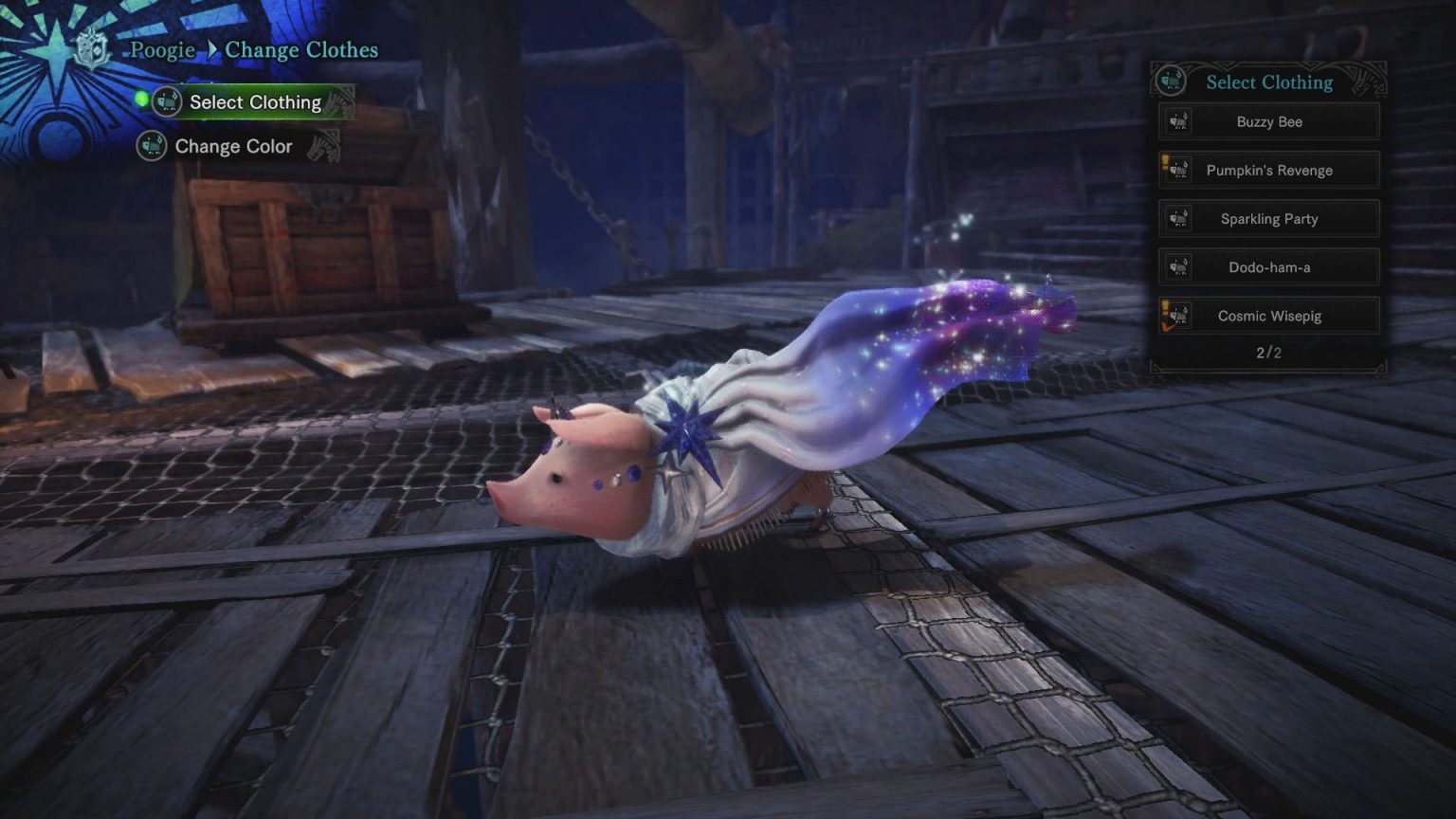Pick the Pumpkin's Revenge costume

point(1268,171)
